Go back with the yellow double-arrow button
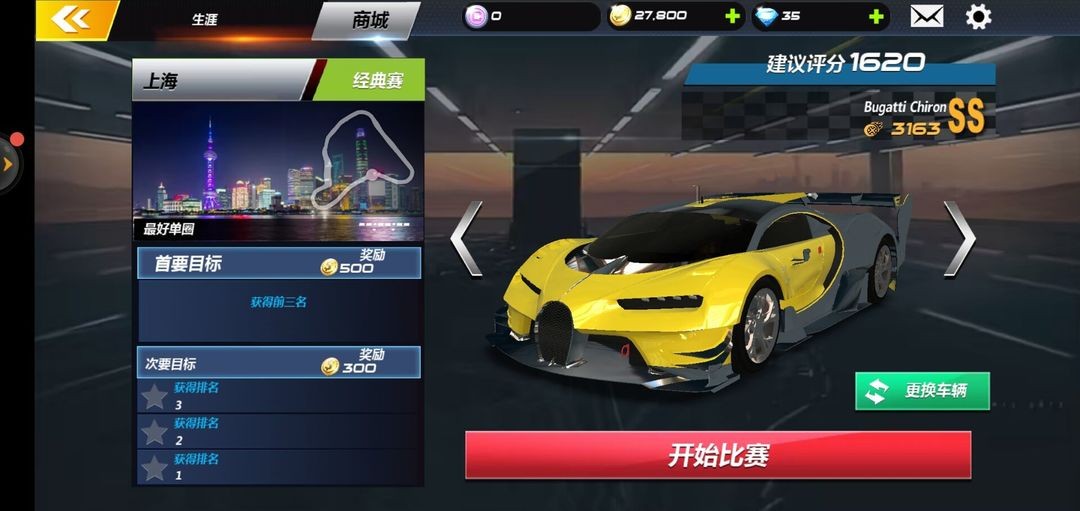The height and width of the screenshot is (511, 1080). click(68, 19)
